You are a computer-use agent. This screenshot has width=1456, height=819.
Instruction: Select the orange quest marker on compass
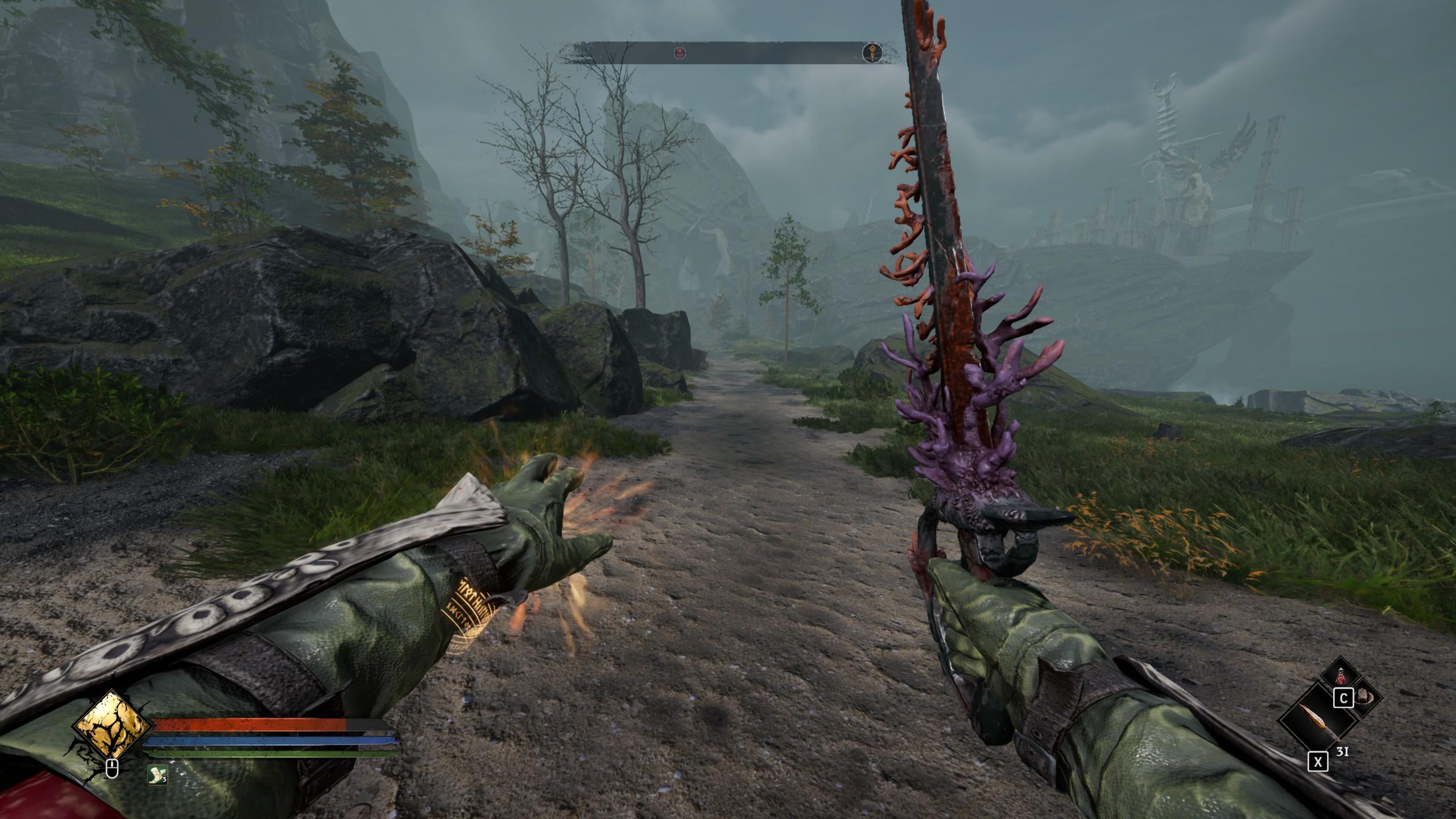coord(871,53)
